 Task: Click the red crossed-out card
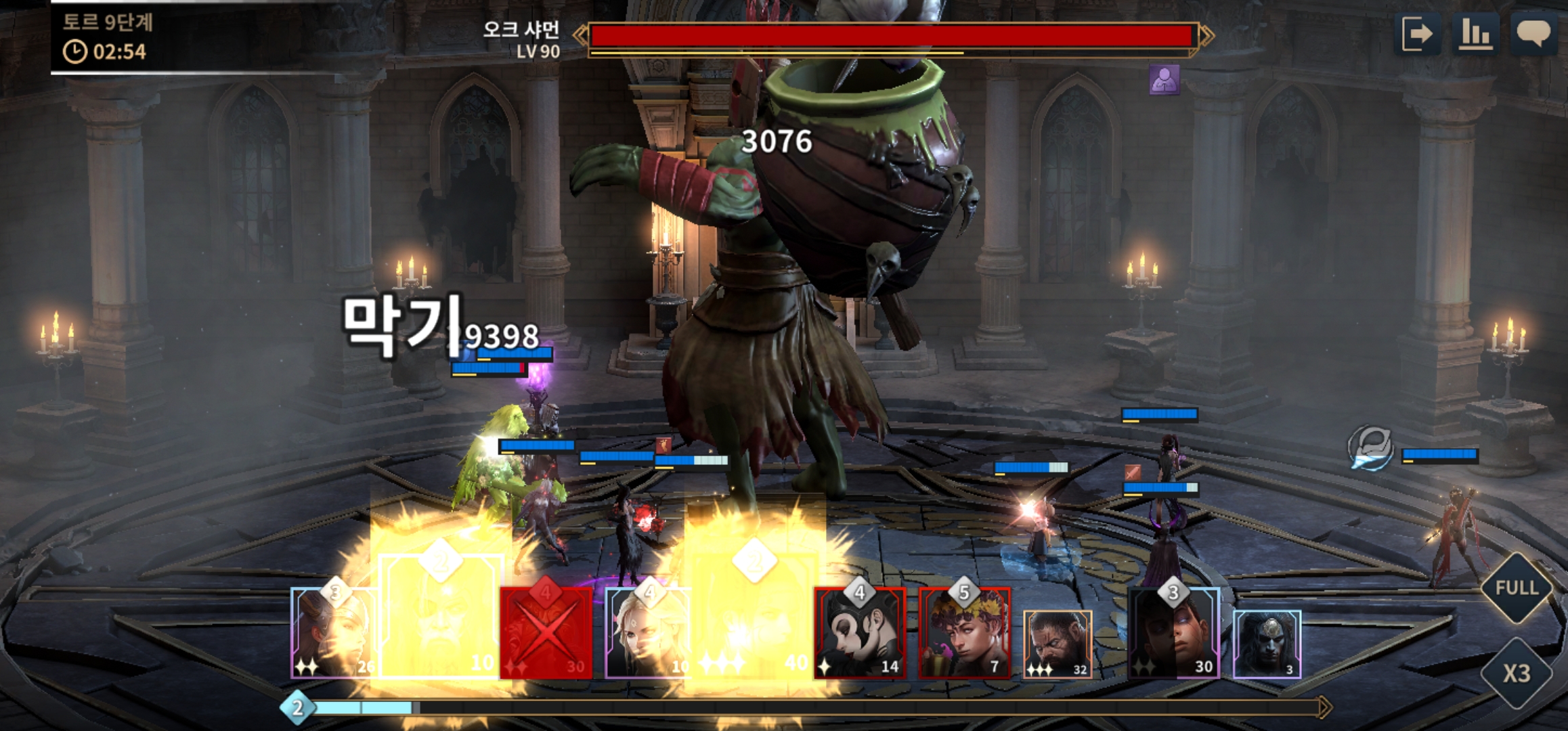(x=546, y=633)
